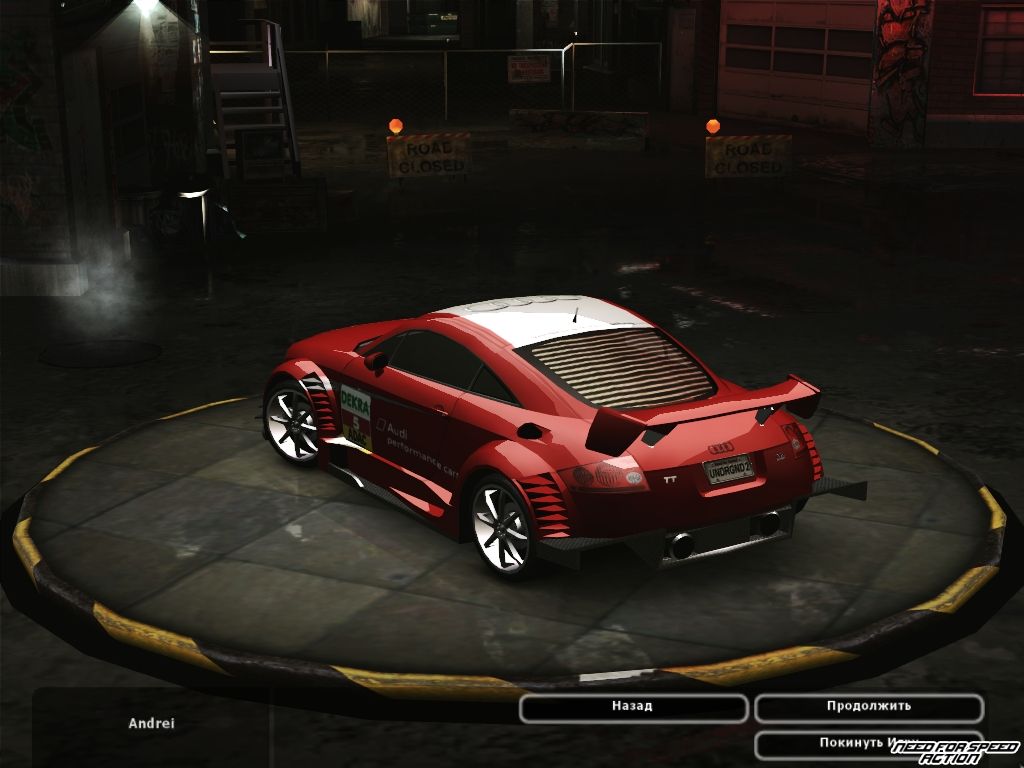Continue with the Продолжить button
This screenshot has width=1024, height=768.
point(868,707)
